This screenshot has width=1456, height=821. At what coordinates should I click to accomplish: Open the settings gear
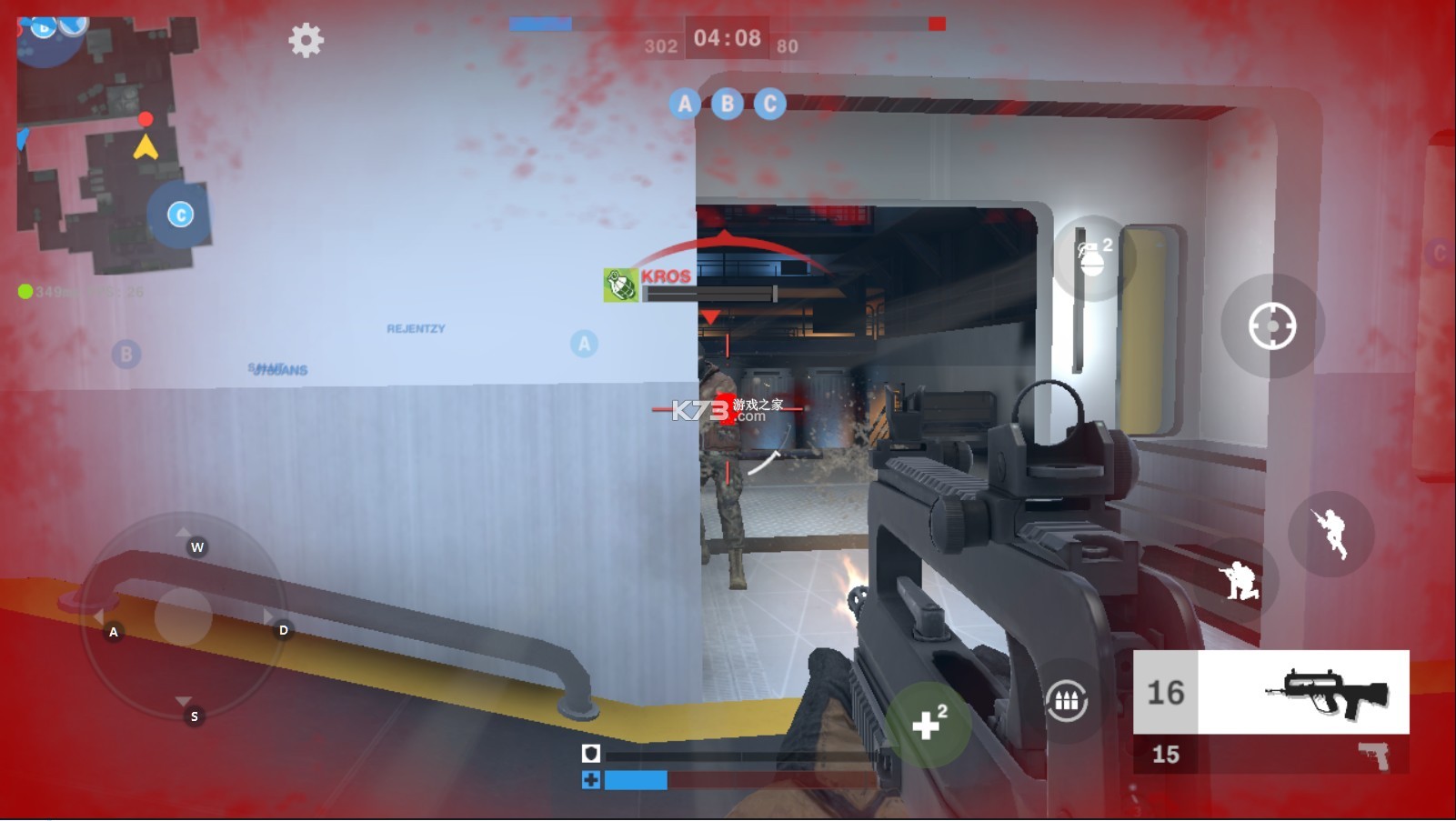point(306,40)
